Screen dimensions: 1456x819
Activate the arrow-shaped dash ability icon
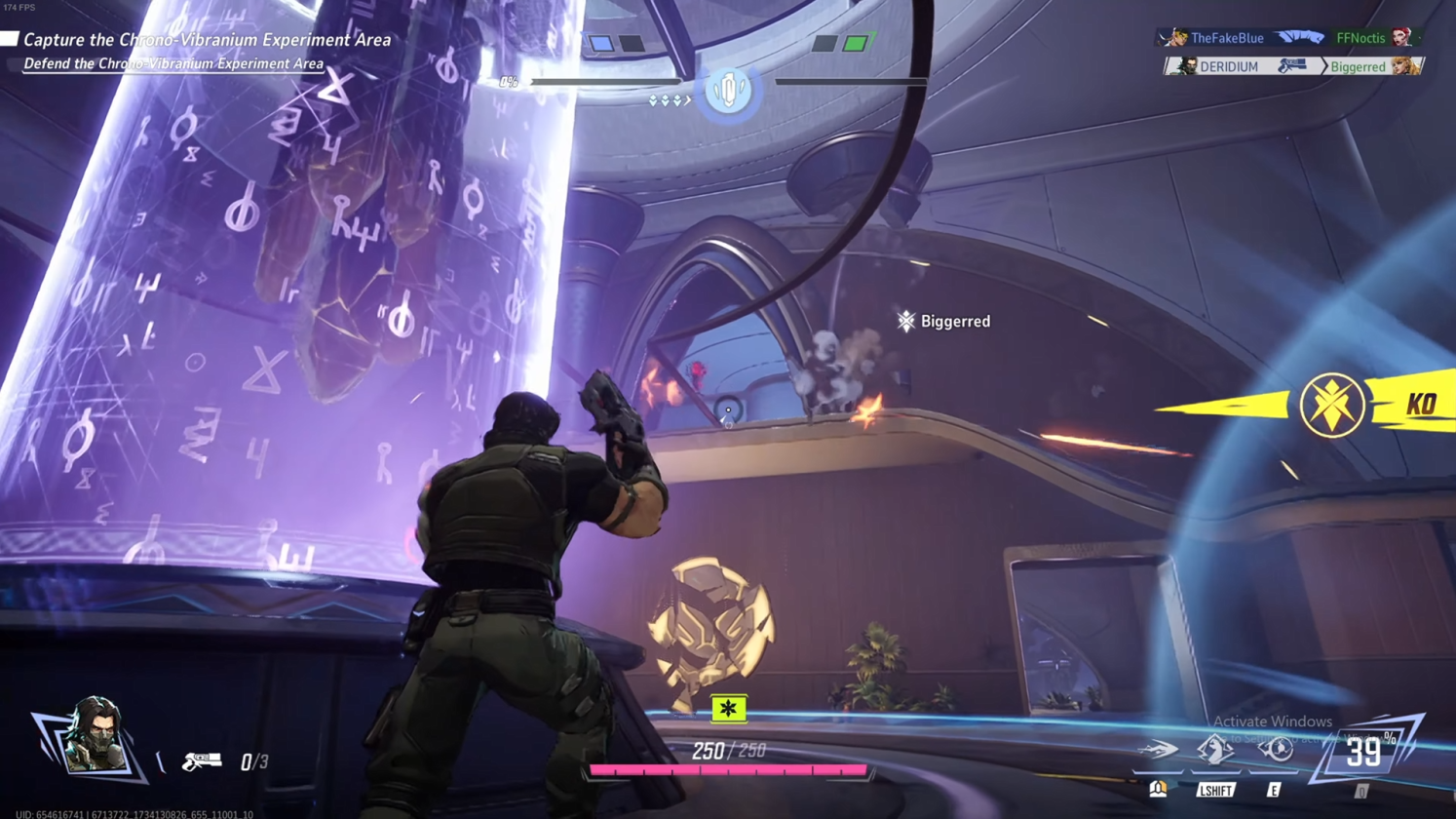(1159, 750)
